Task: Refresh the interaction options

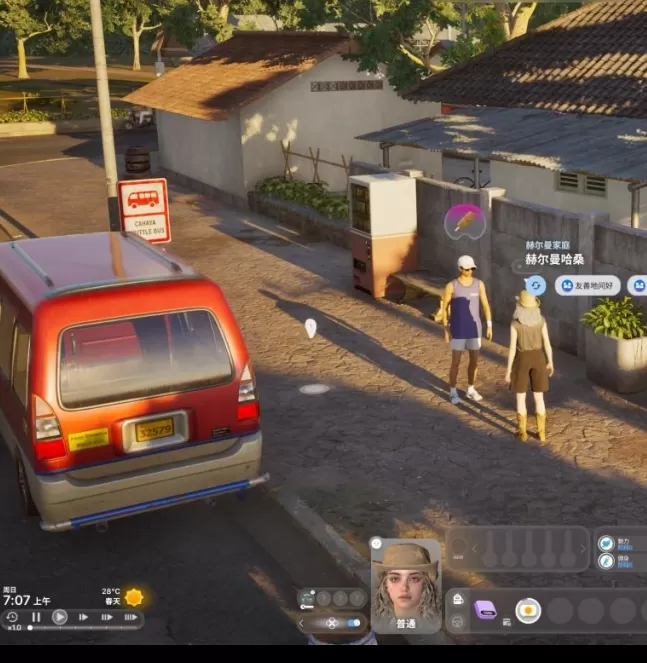Action: coord(536,285)
